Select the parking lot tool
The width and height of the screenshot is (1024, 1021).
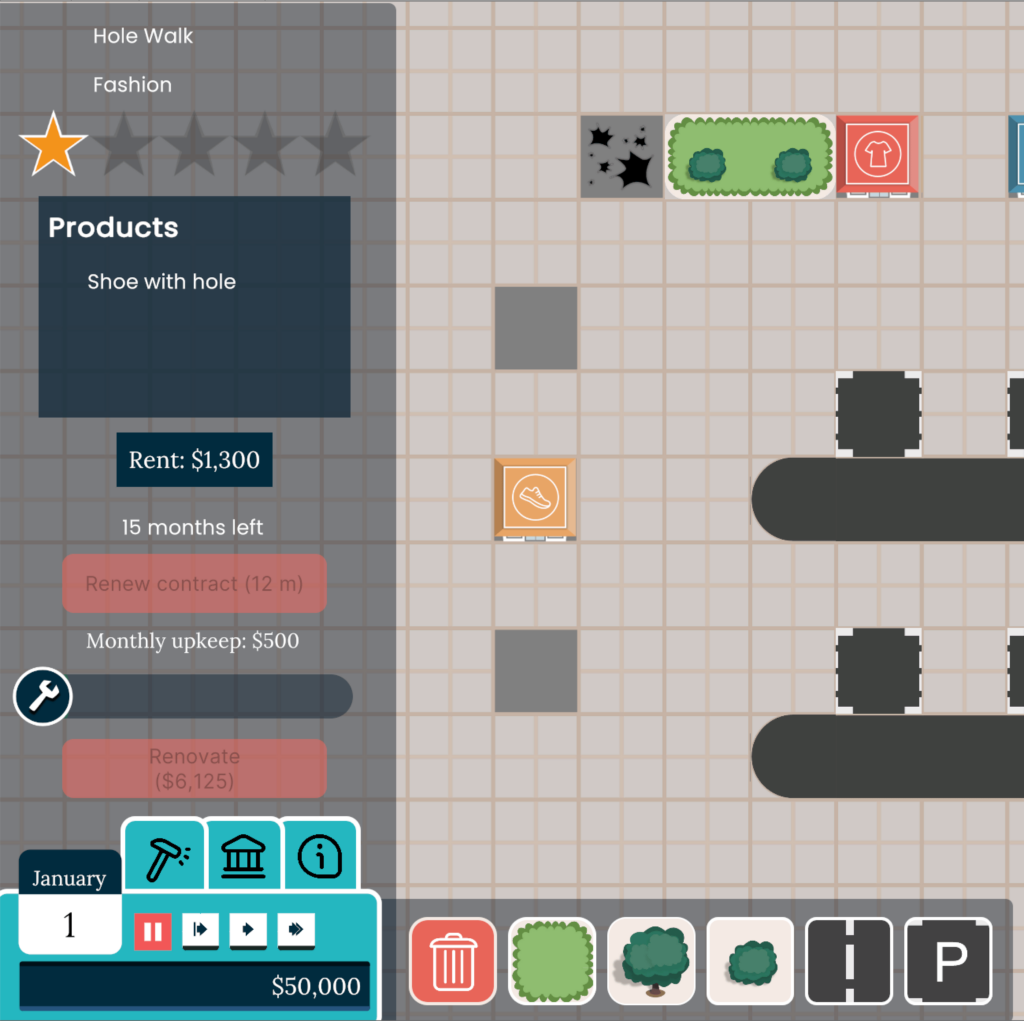tap(948, 961)
